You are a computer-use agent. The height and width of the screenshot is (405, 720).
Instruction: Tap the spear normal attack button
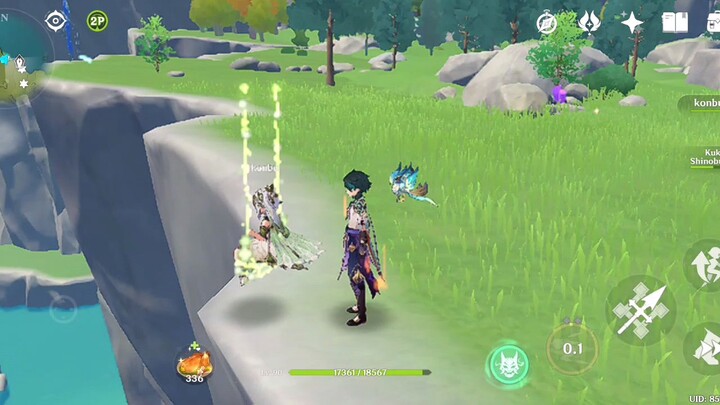[640, 310]
